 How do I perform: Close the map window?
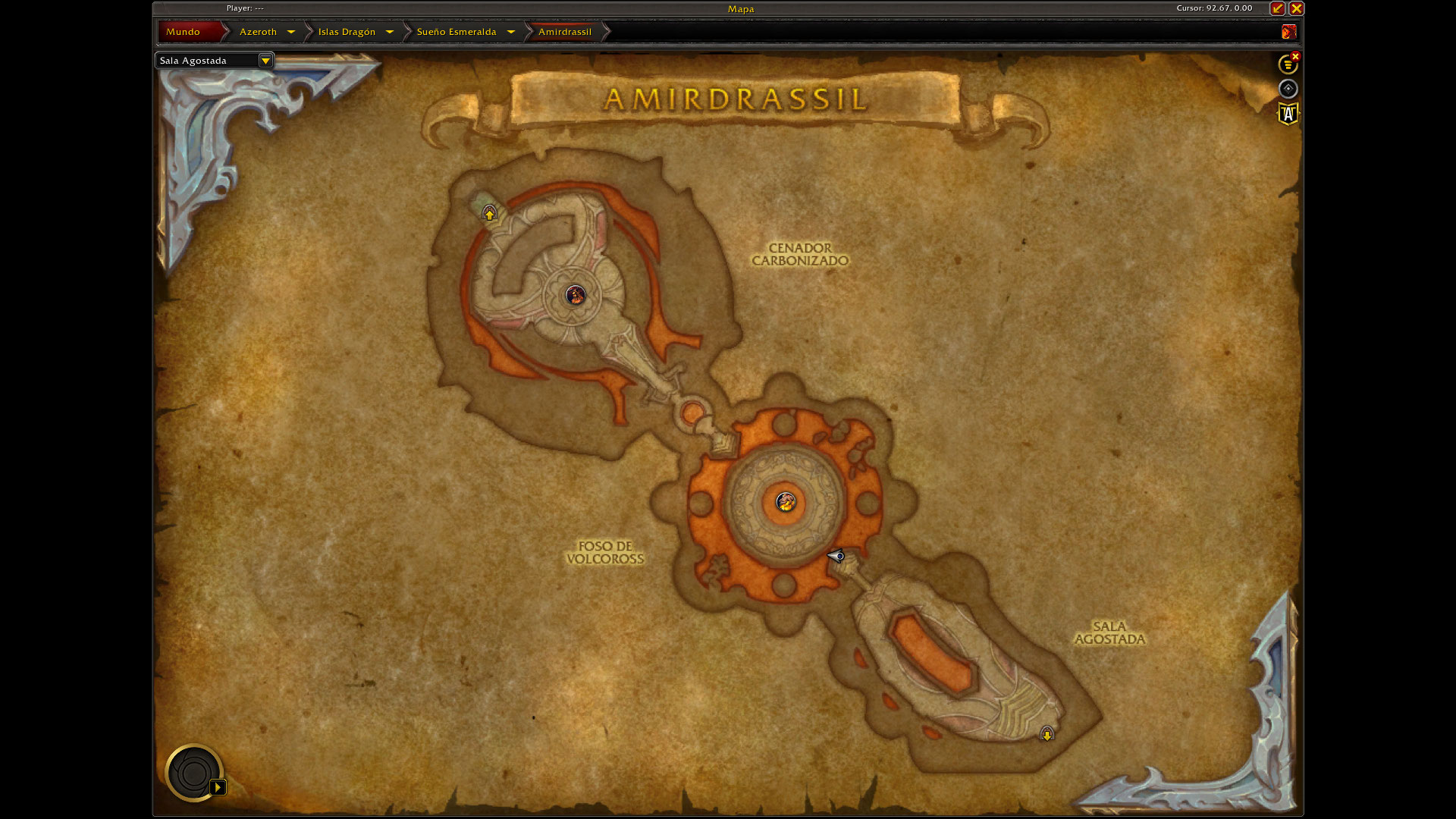[x=1297, y=8]
